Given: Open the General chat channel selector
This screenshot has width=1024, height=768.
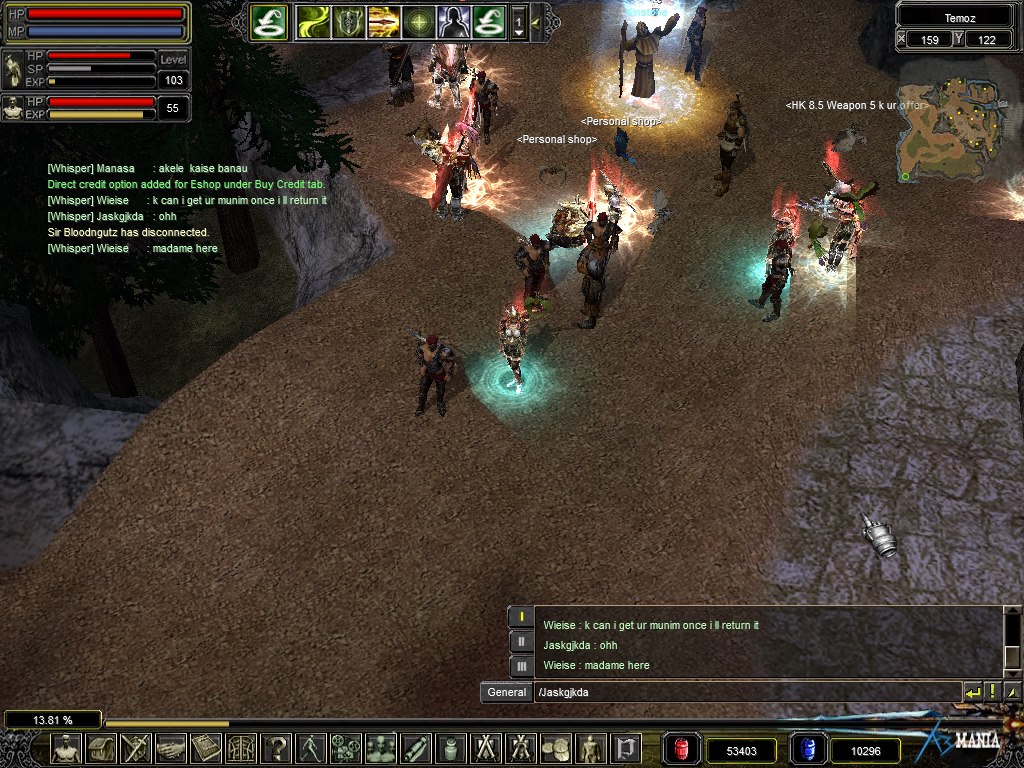Looking at the screenshot, I should point(506,692).
